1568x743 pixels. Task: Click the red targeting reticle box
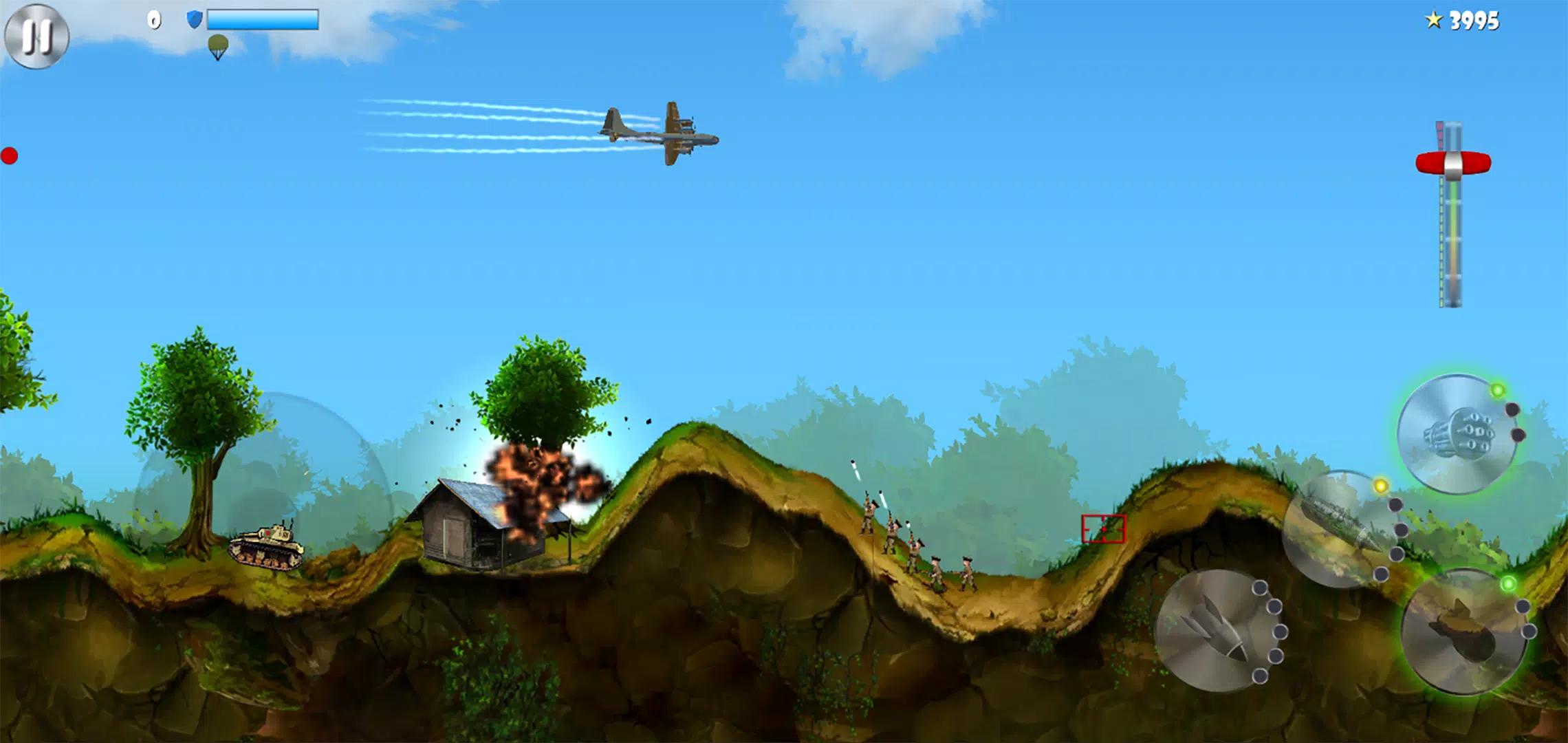click(1104, 528)
